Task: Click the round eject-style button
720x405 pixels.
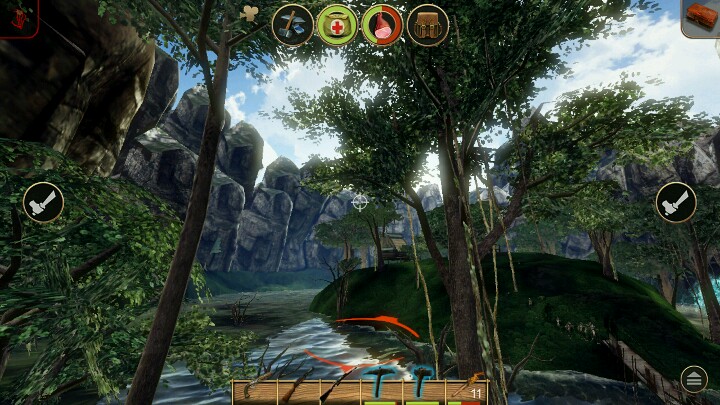Action: (693, 378)
